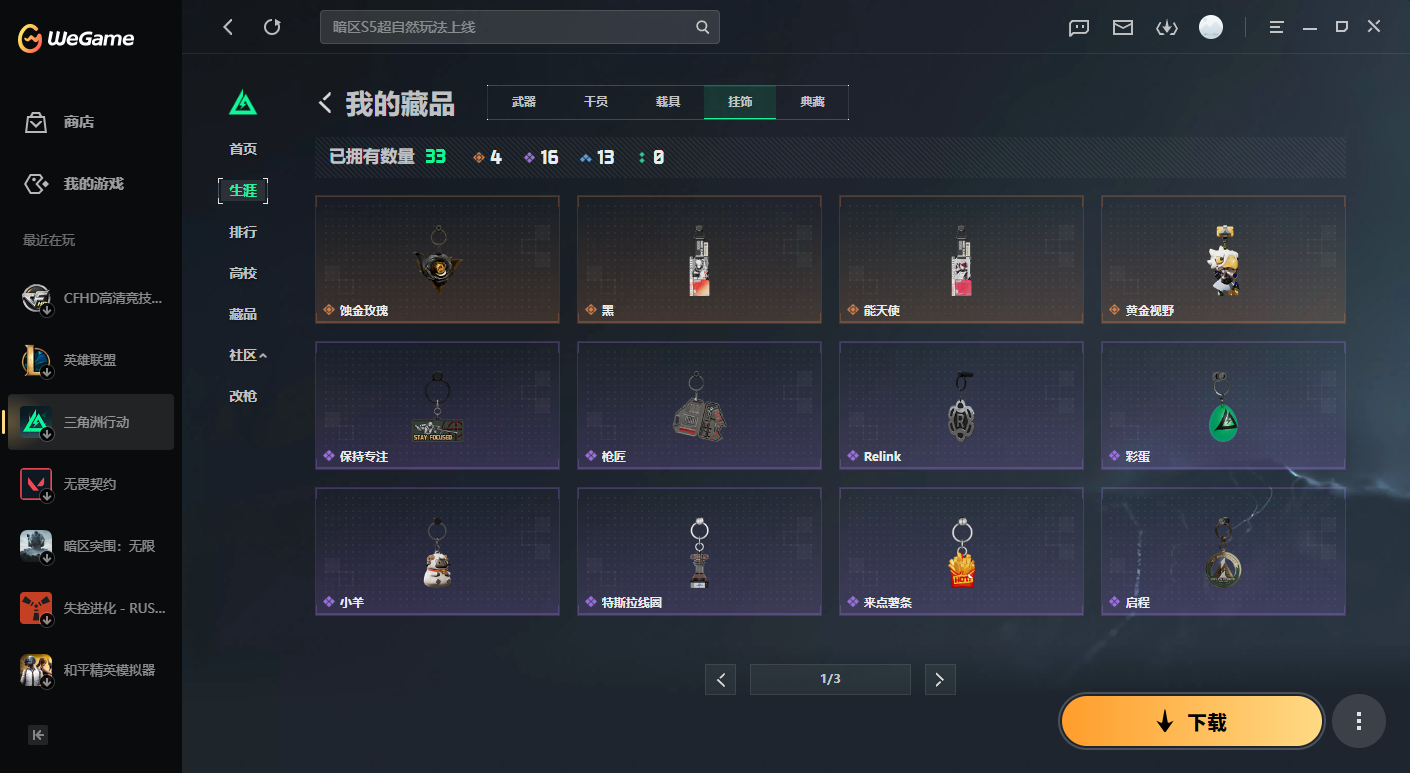1410x773 pixels.
Task: Launch 三角洲行动 from recent games
Action: point(92,422)
